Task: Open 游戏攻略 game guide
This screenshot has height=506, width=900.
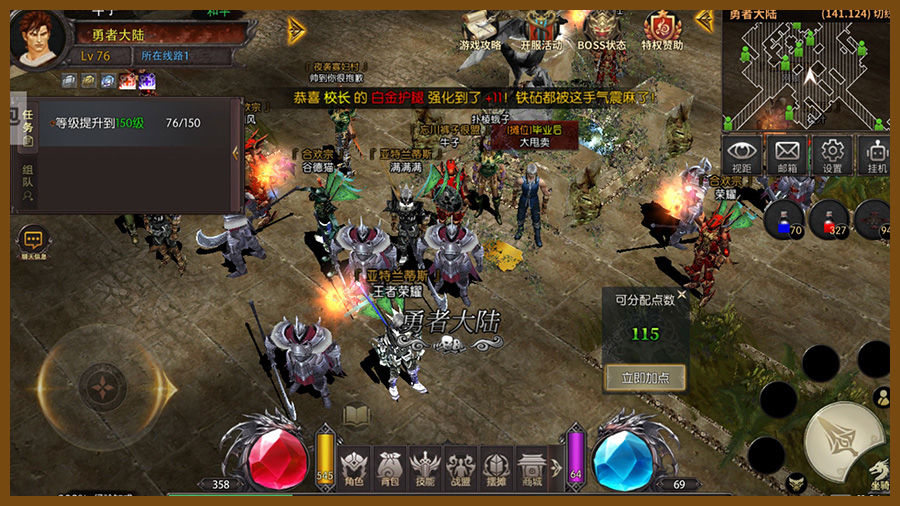Action: click(480, 30)
